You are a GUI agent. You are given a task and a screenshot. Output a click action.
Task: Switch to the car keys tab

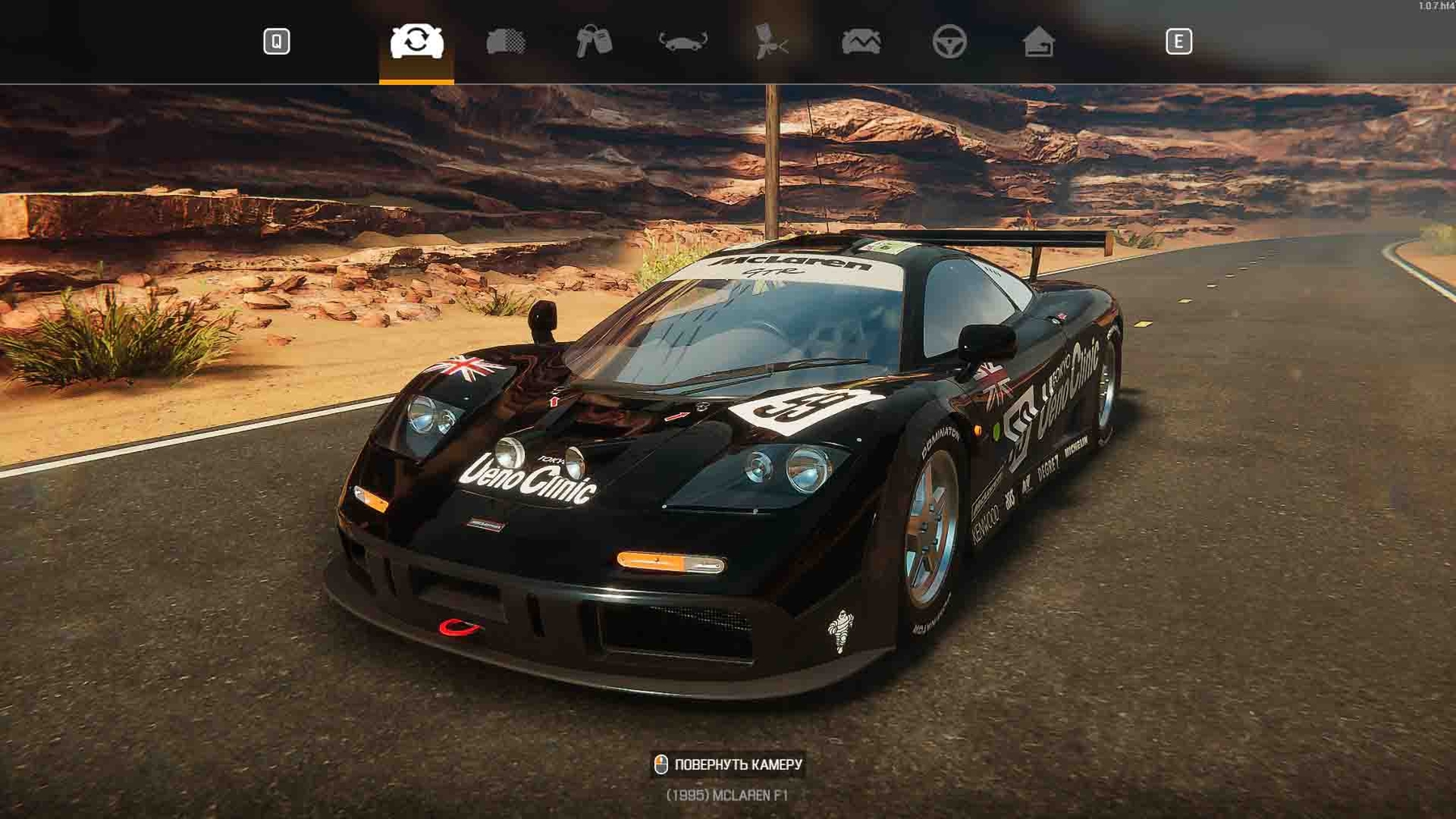point(594,41)
